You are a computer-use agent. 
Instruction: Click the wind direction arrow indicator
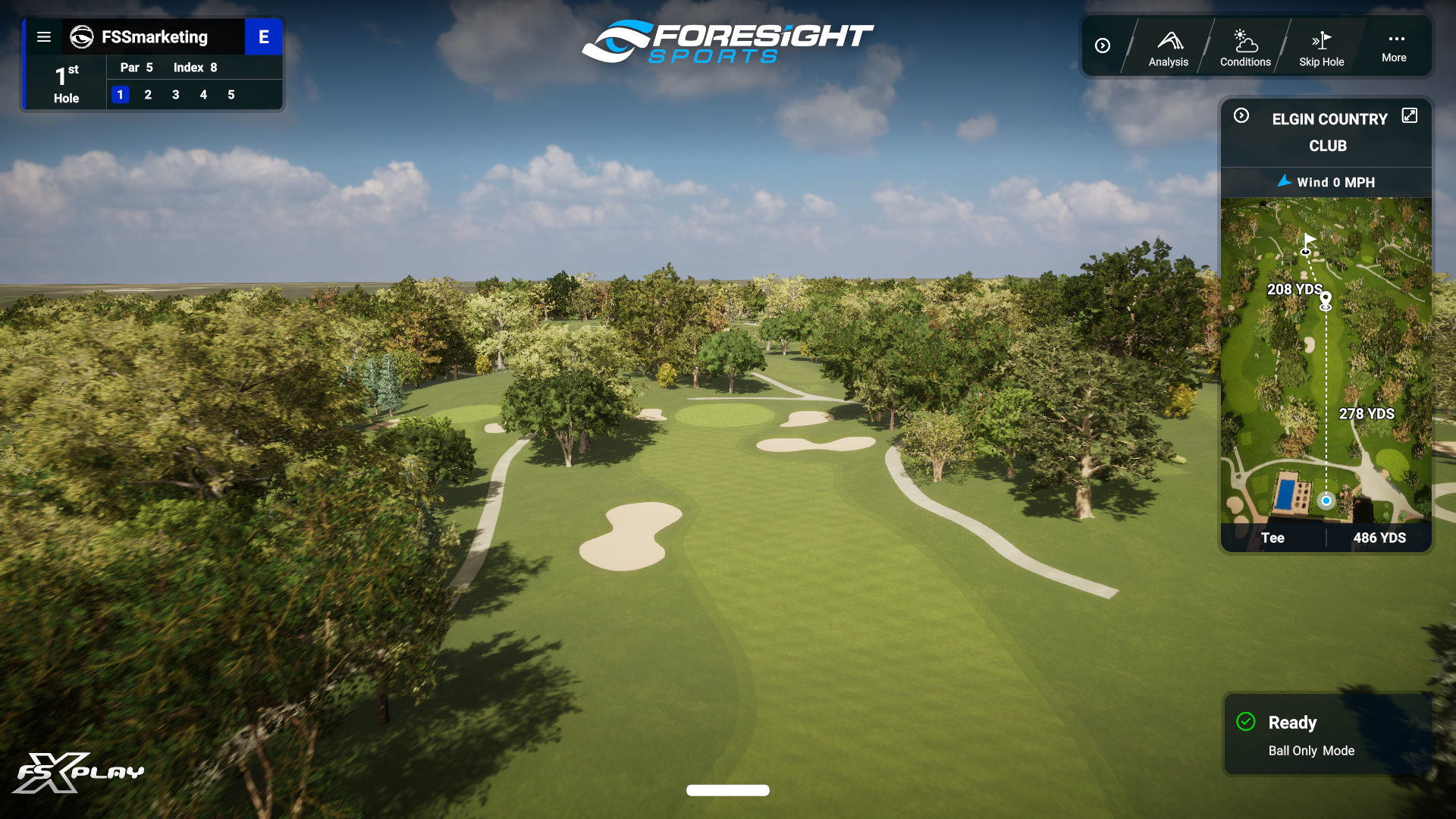point(1285,182)
